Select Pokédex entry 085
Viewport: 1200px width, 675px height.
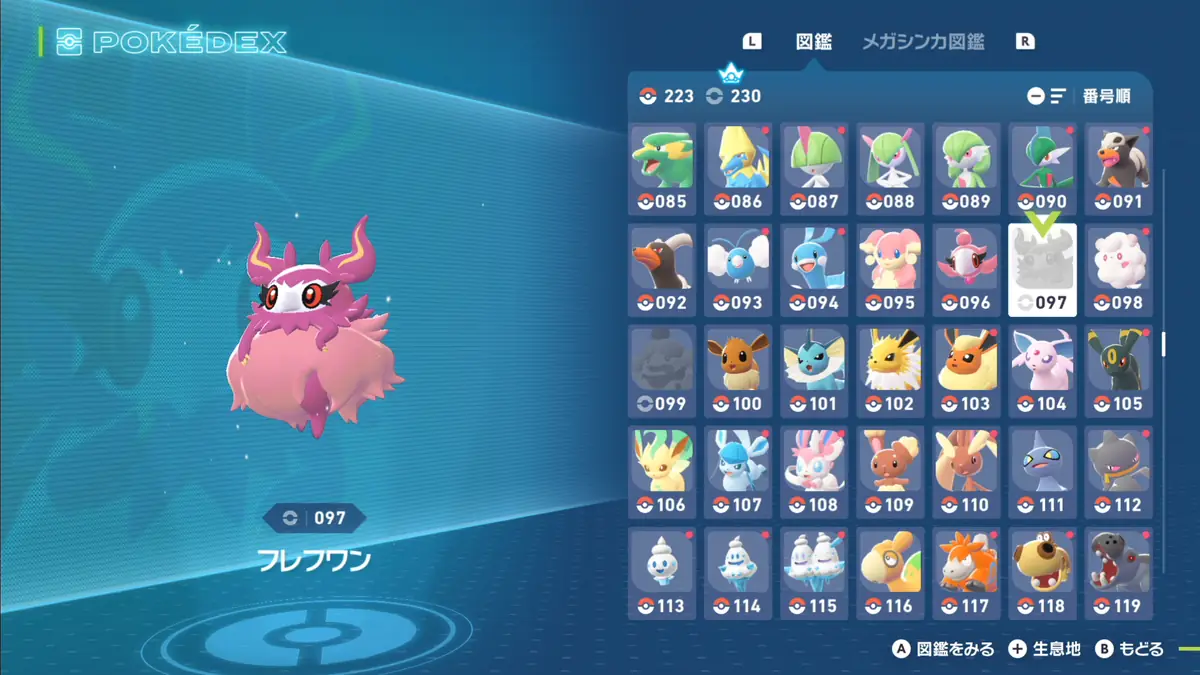(663, 169)
